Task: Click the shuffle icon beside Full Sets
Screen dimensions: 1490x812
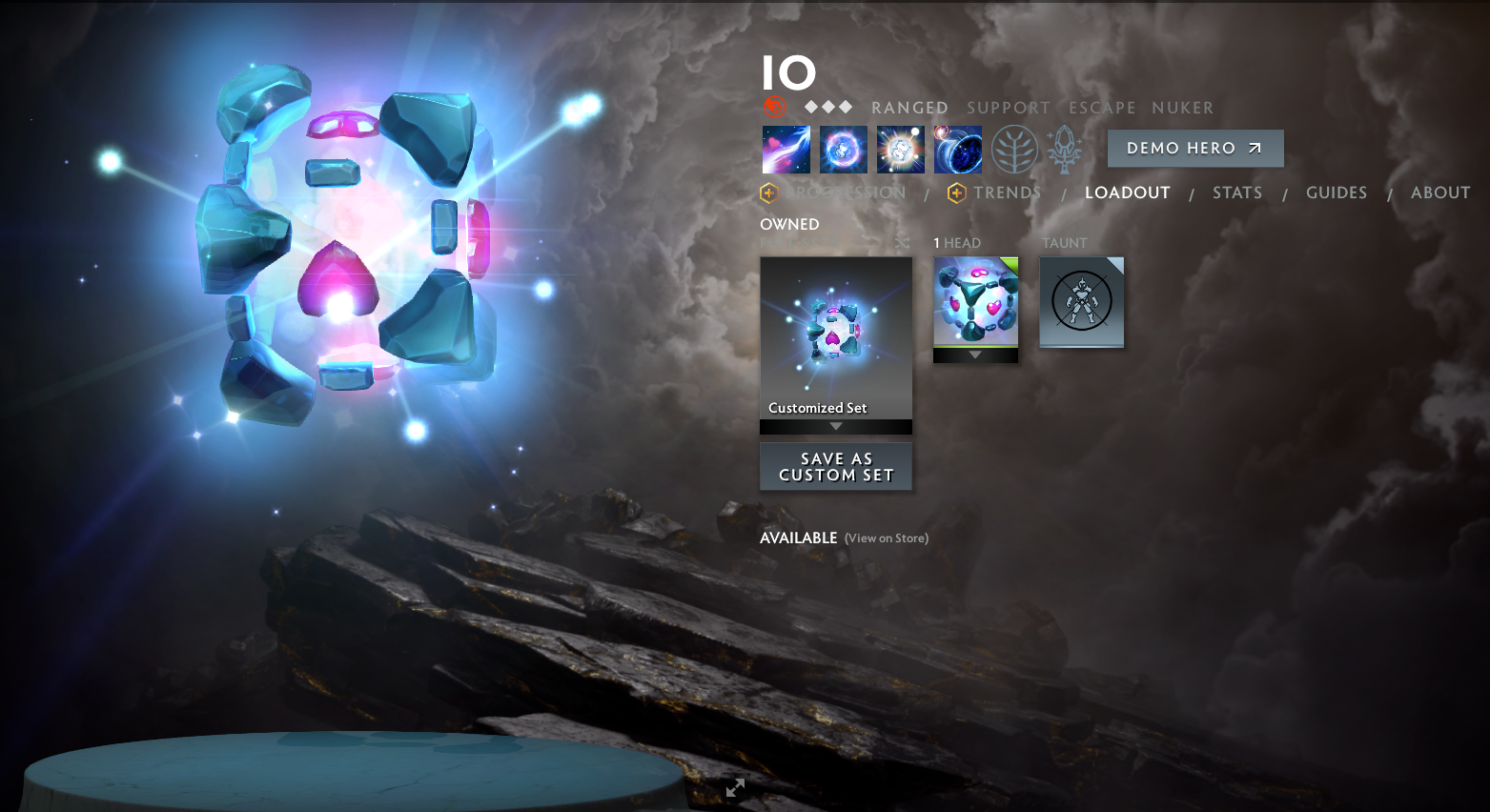Action: (902, 243)
